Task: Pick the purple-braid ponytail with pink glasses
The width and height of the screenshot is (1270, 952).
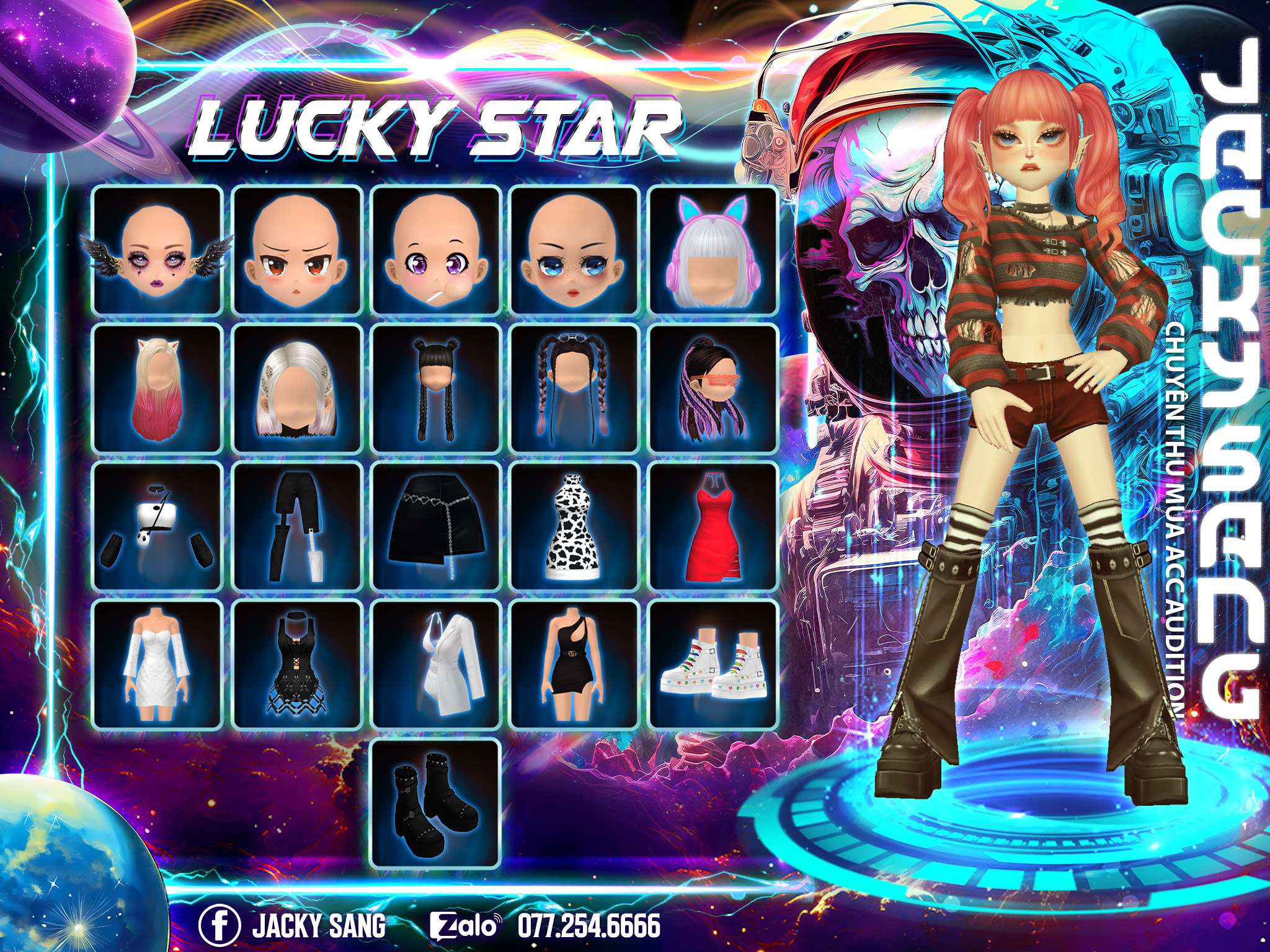Action: pos(713,389)
